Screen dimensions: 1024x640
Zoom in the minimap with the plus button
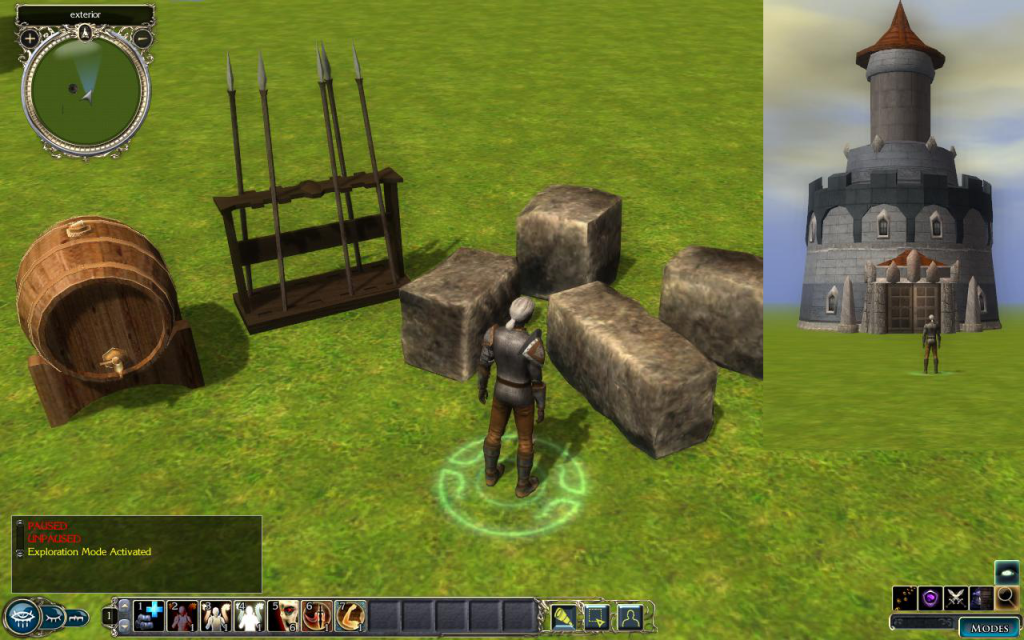30,38
